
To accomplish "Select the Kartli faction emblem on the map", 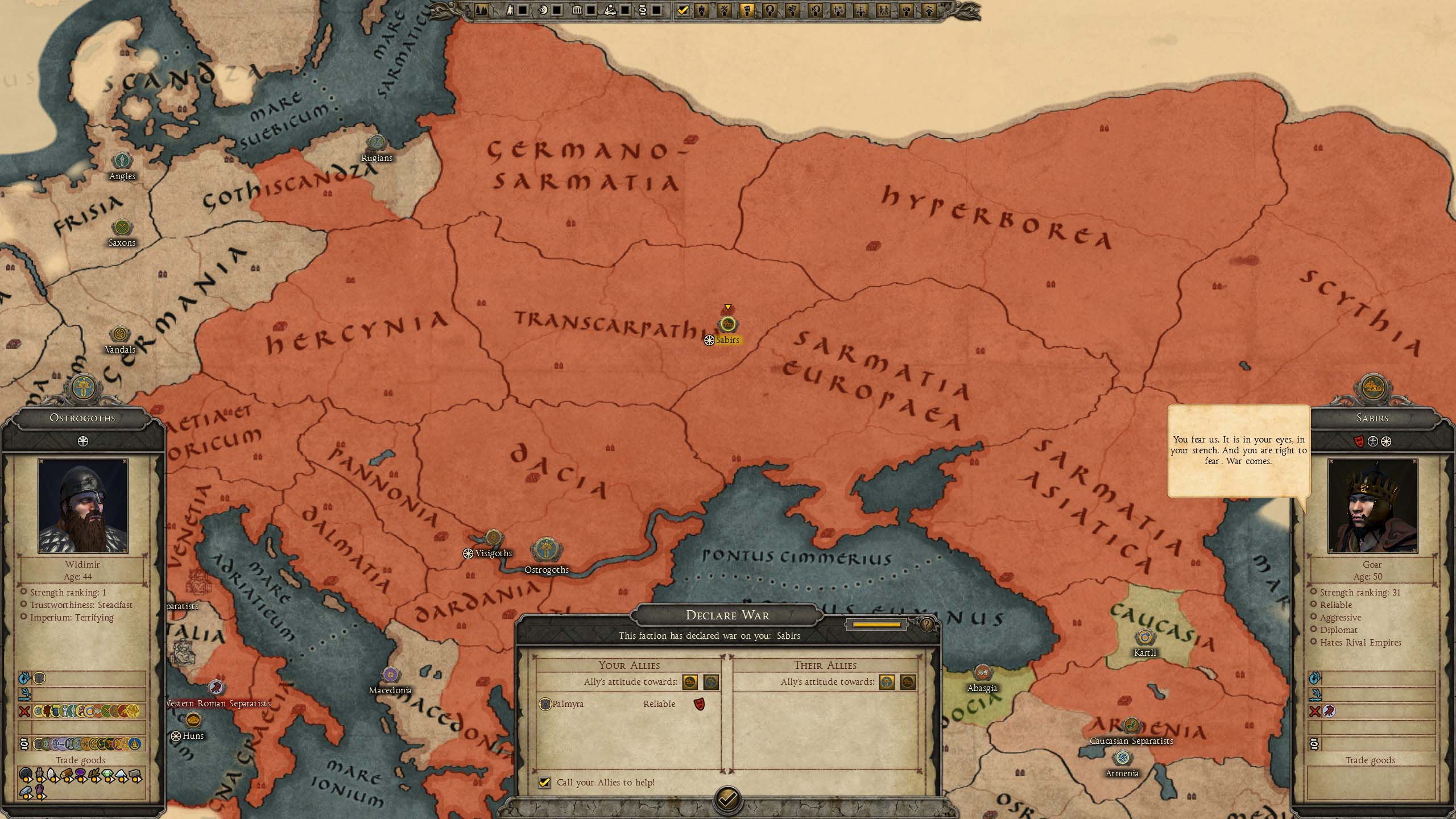I will 1144,638.
